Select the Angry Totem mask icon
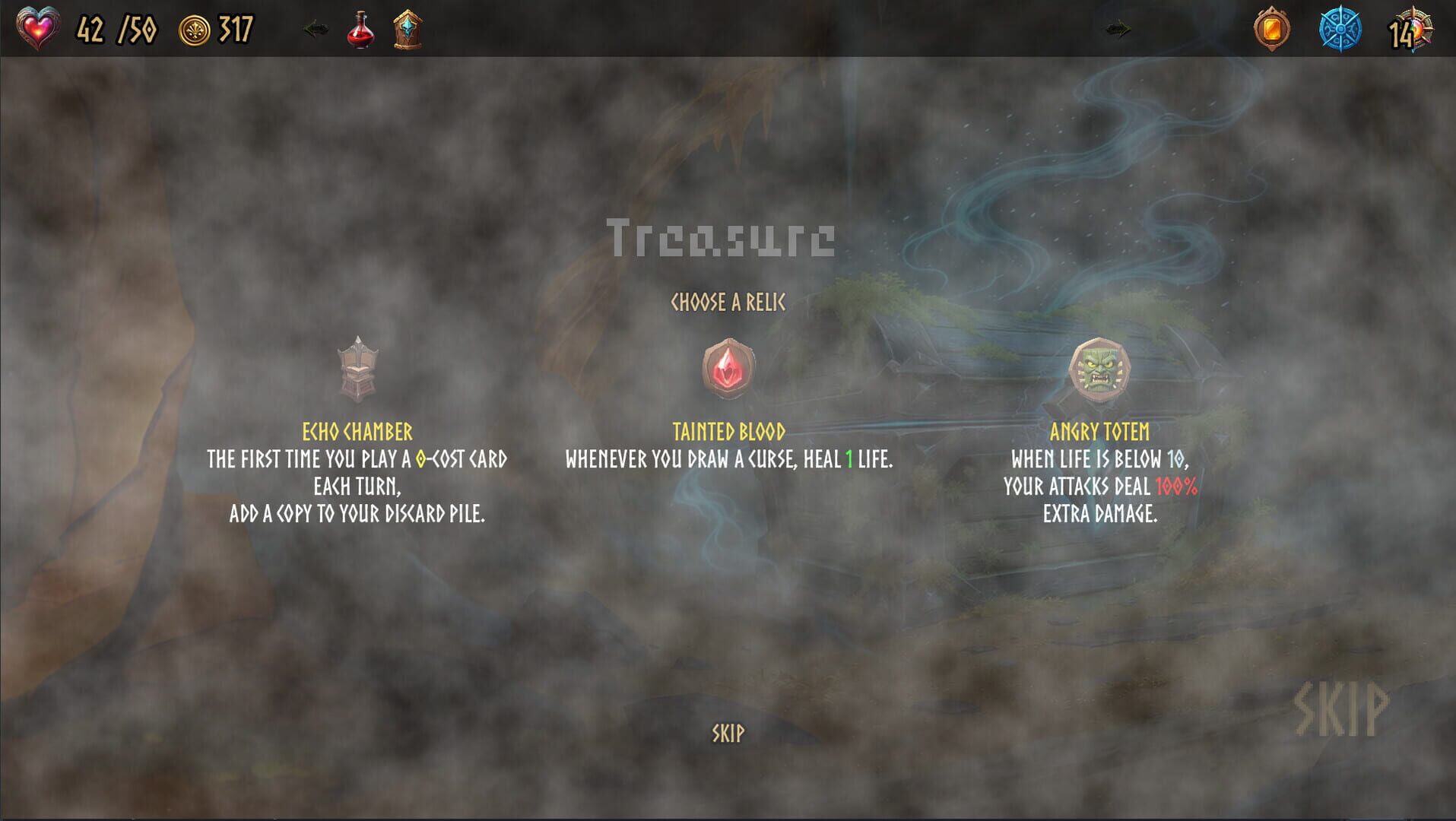 tap(1099, 370)
